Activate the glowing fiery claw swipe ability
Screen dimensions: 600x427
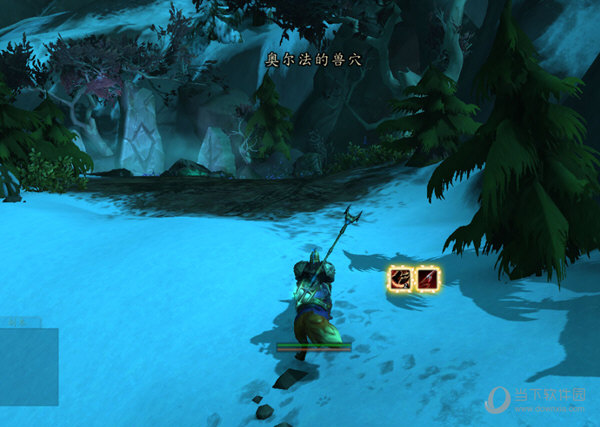(400, 279)
